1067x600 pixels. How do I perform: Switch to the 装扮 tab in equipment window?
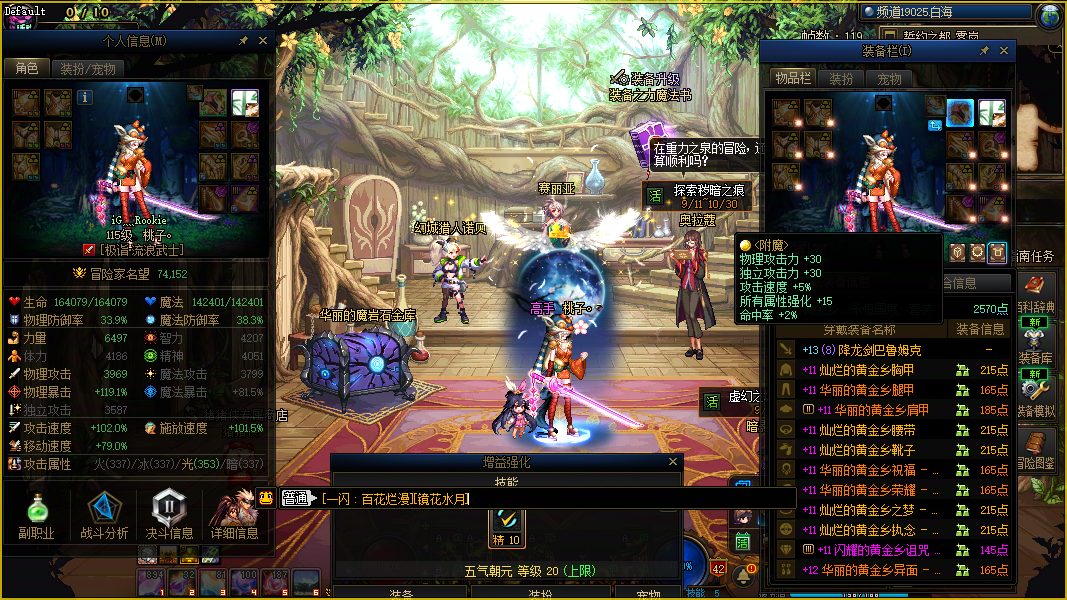coord(842,79)
